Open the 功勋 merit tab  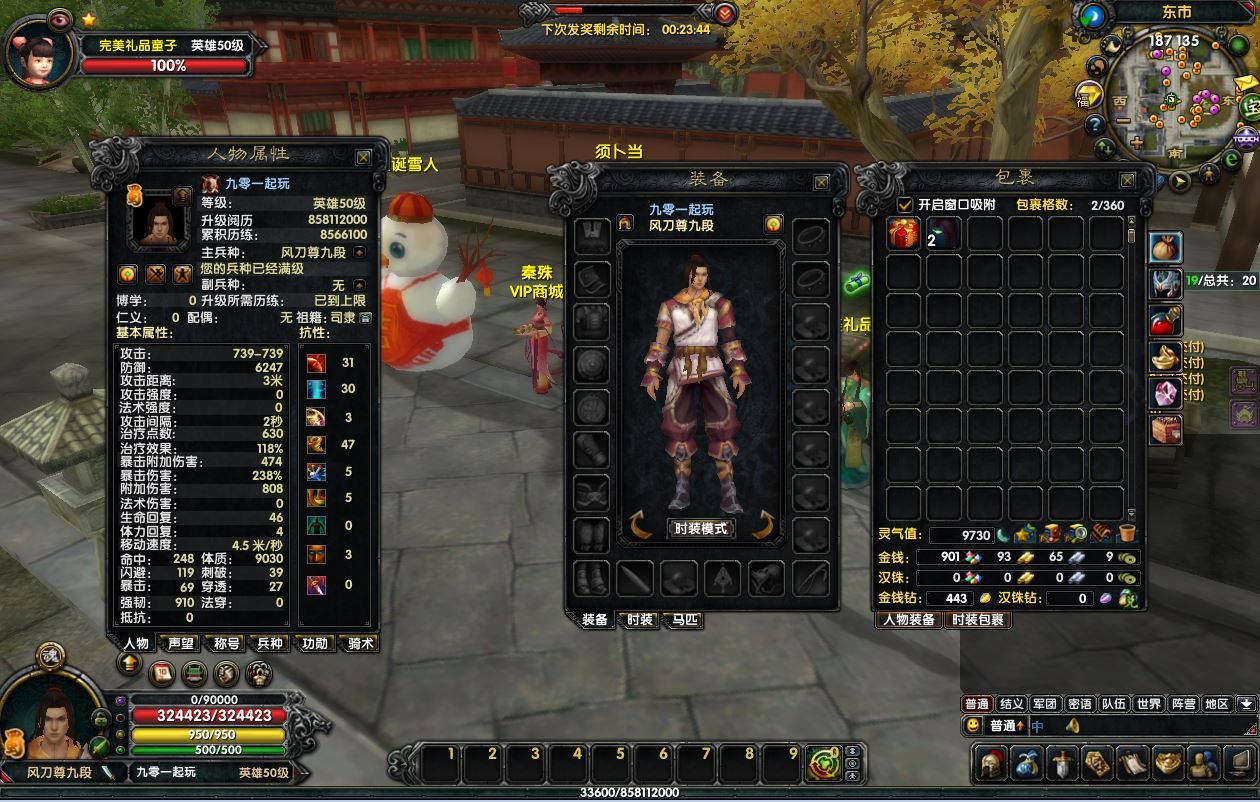pos(315,644)
